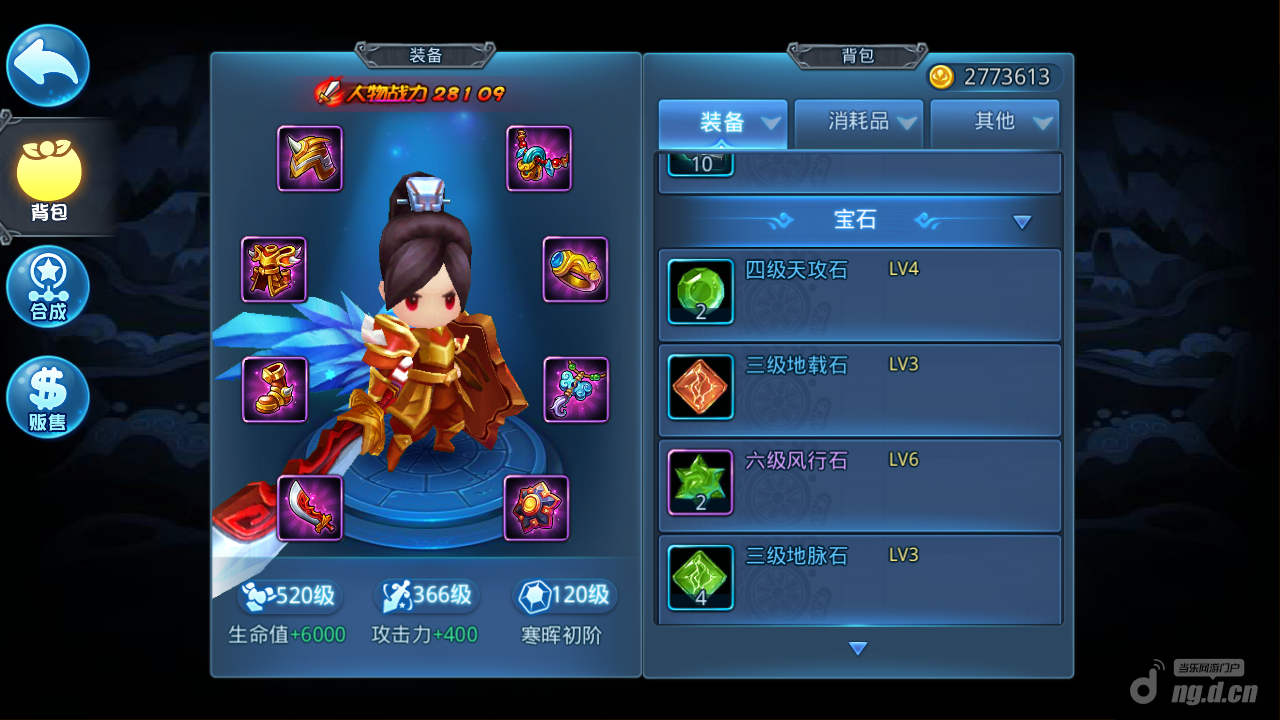Switch to the 消耗品 consumables tab
This screenshot has width=1280, height=720.
[x=859, y=123]
